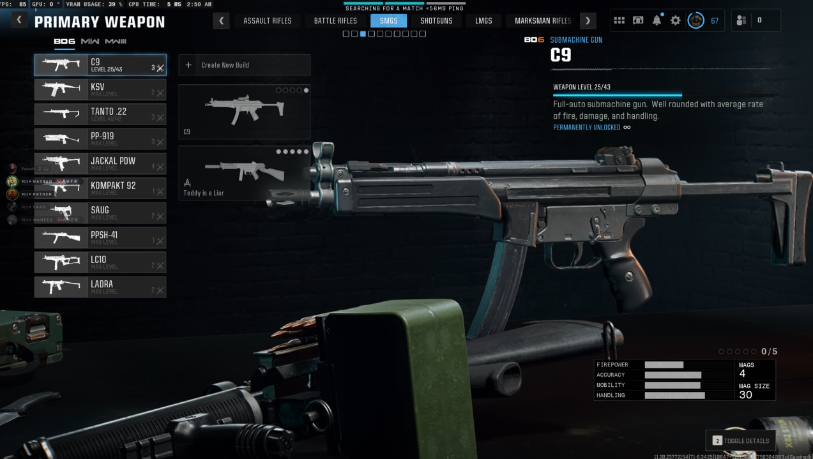Choose the TANTO .22 from the list
The width and height of the screenshot is (813, 459).
(x=100, y=114)
